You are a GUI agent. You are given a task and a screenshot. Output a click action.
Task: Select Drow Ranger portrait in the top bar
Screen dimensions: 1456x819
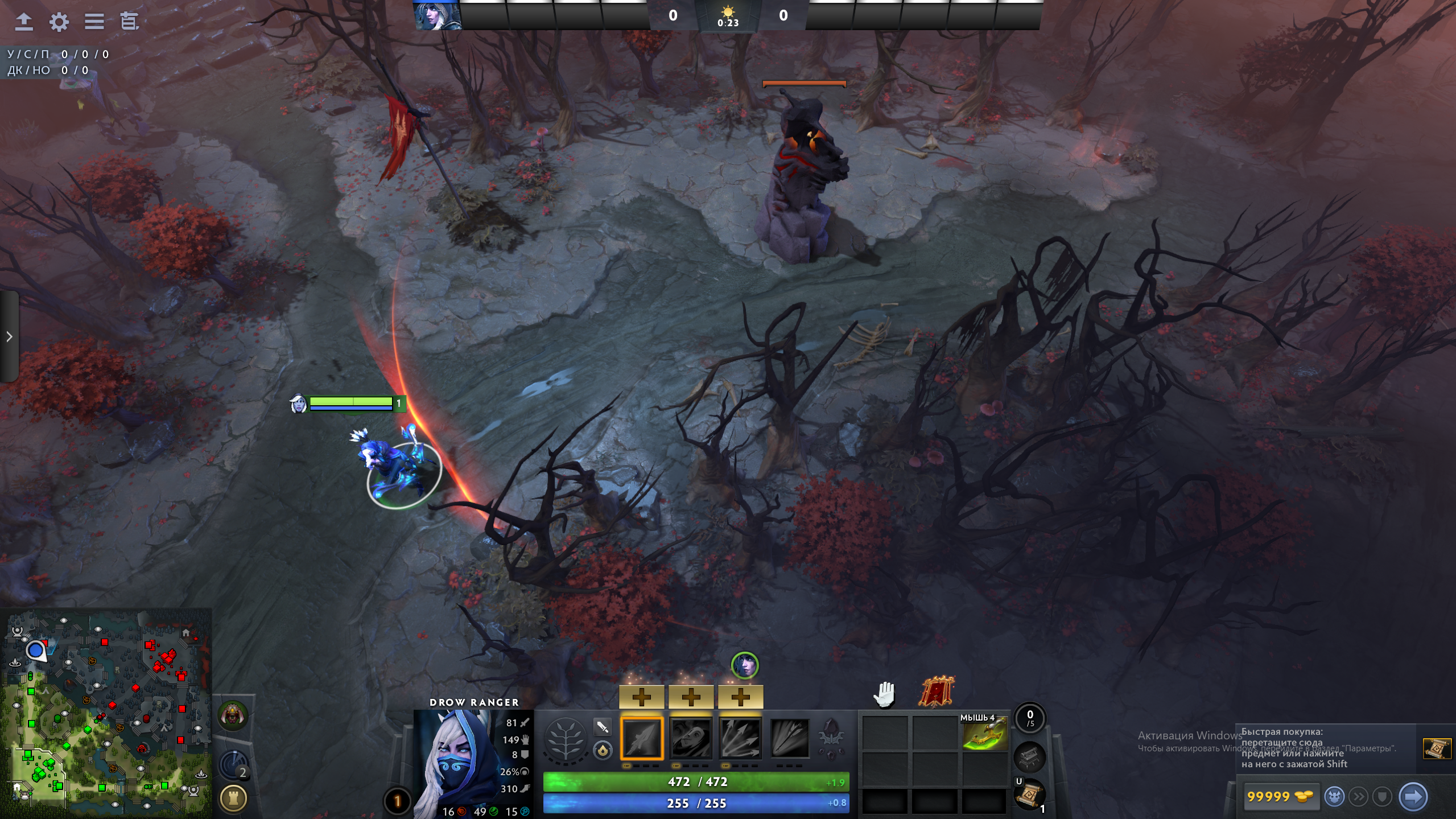pos(437,15)
